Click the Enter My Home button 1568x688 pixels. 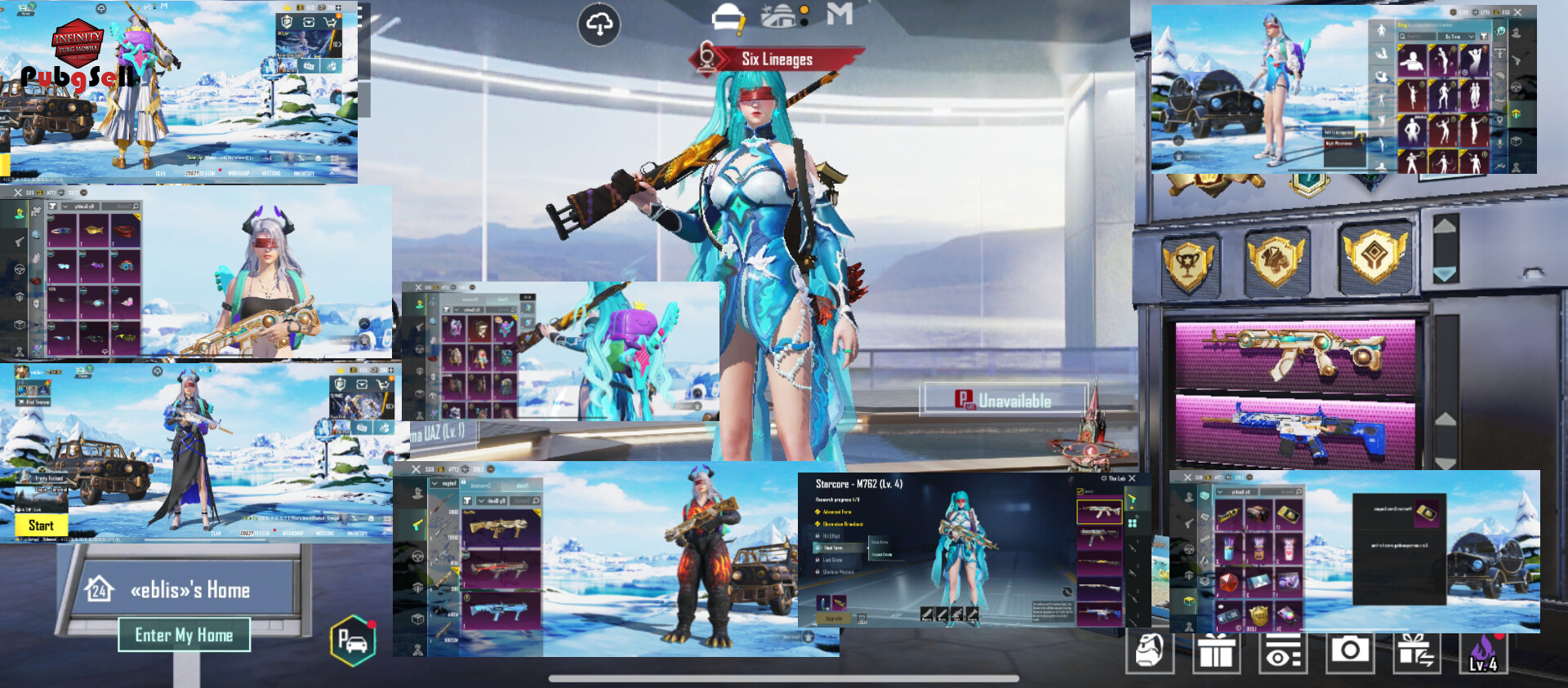coord(184,635)
